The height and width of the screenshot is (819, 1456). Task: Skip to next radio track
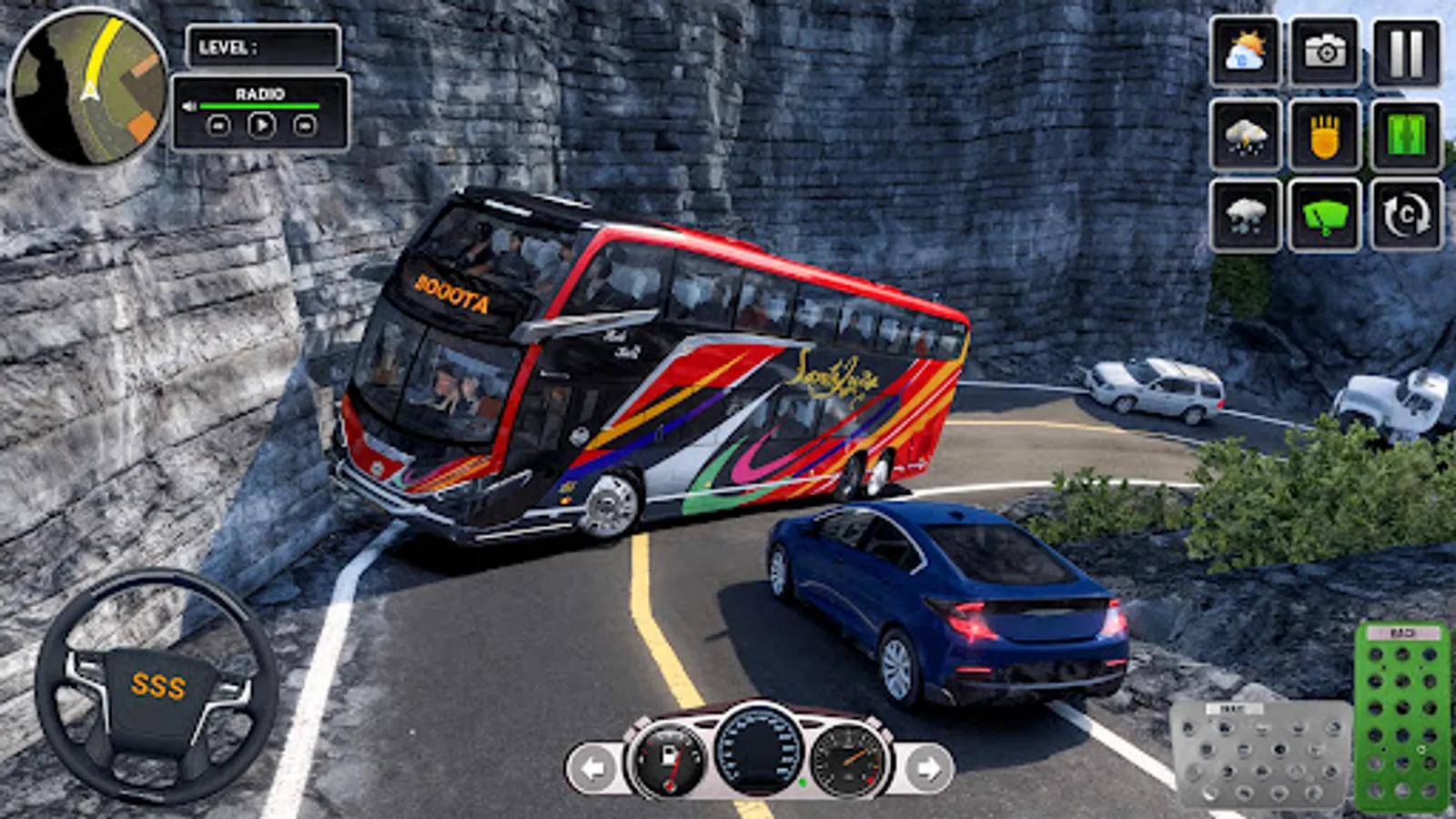pyautogui.click(x=303, y=126)
